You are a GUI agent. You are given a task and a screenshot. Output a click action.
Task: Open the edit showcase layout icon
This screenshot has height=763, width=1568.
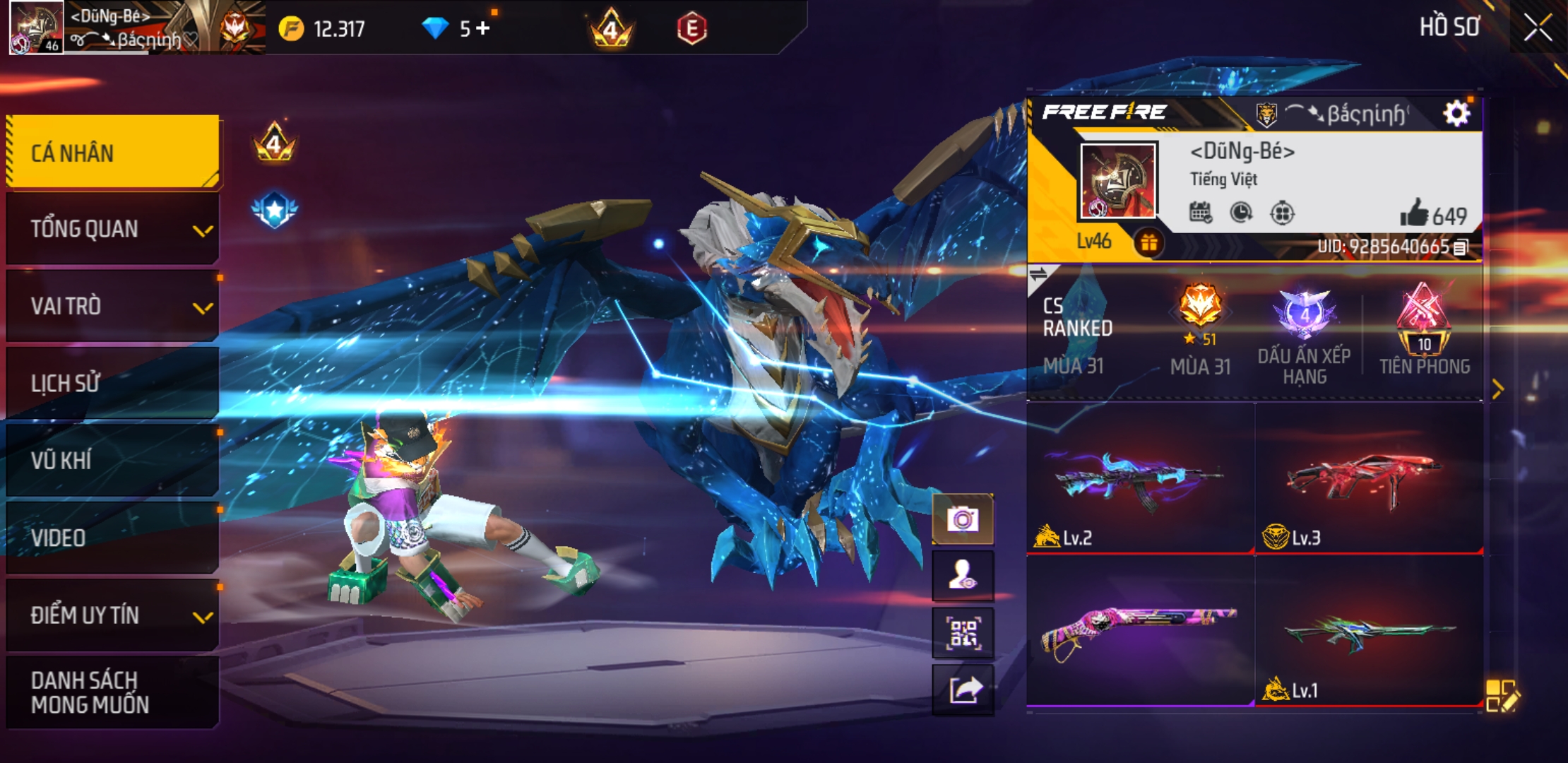click(x=1502, y=695)
